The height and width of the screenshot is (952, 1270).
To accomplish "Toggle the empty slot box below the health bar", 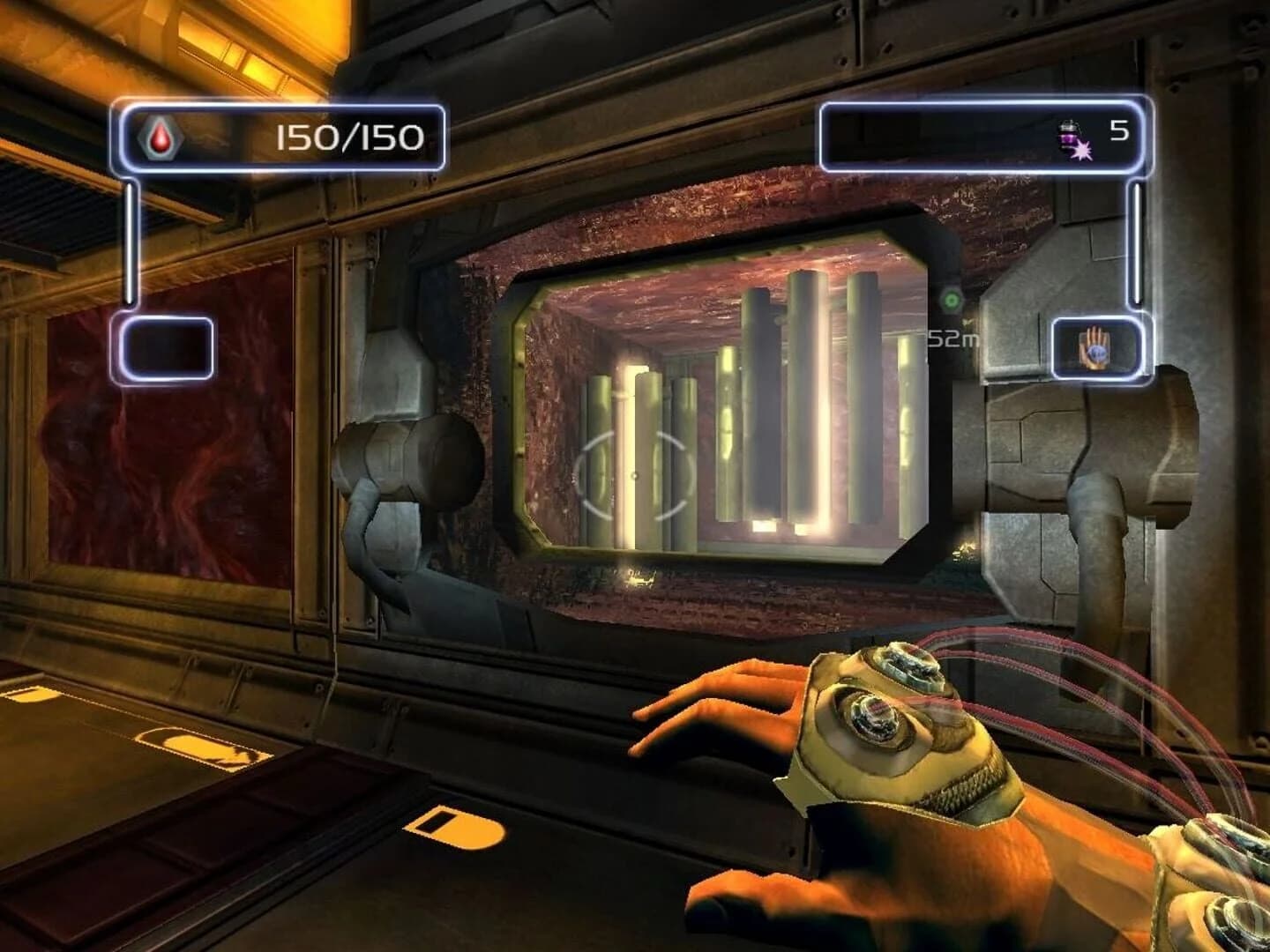I will click(x=170, y=347).
